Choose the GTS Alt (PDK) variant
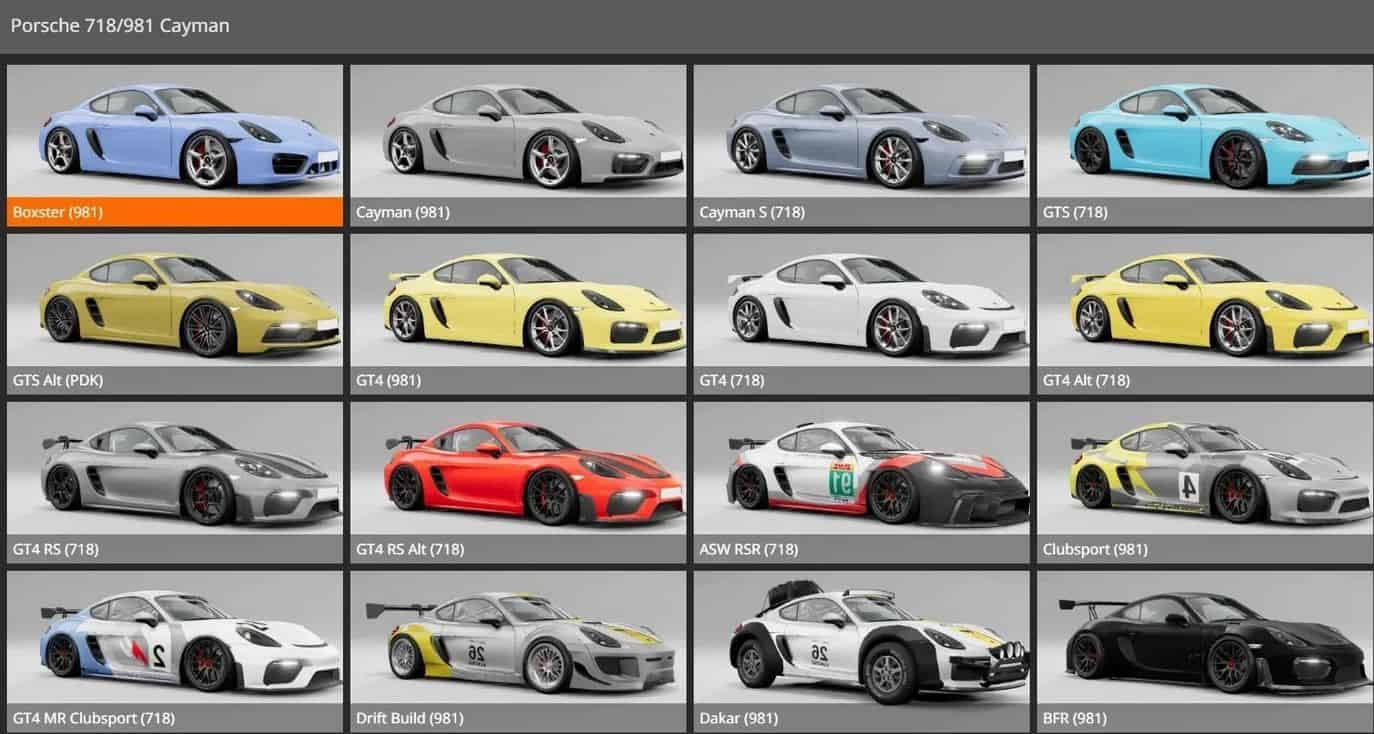The width and height of the screenshot is (1374, 734). (x=175, y=314)
